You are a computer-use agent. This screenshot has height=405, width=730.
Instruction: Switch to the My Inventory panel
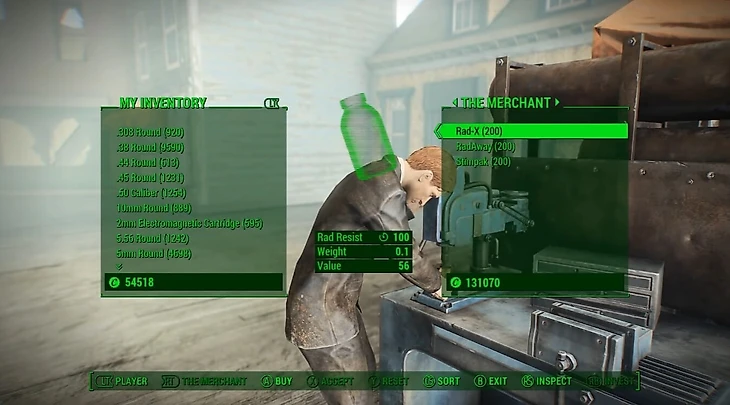point(163,102)
